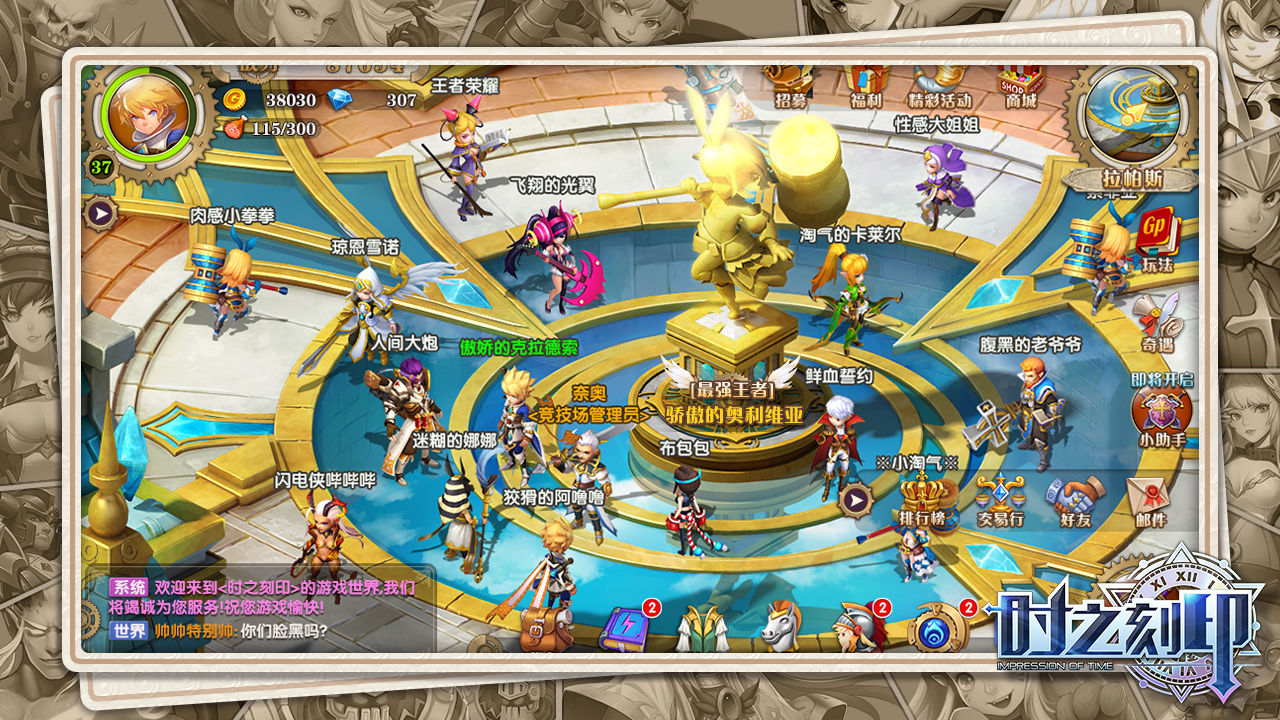Screen dimensions: 1280x720
Task: Select the white horse head icon
Action: point(782,626)
